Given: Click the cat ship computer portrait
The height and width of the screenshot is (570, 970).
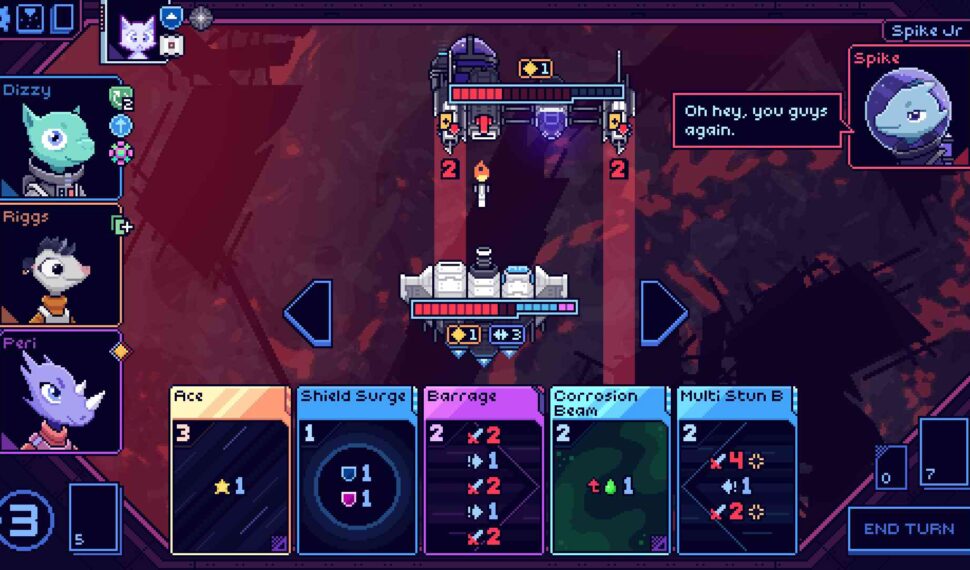Looking at the screenshot, I should point(135,37).
